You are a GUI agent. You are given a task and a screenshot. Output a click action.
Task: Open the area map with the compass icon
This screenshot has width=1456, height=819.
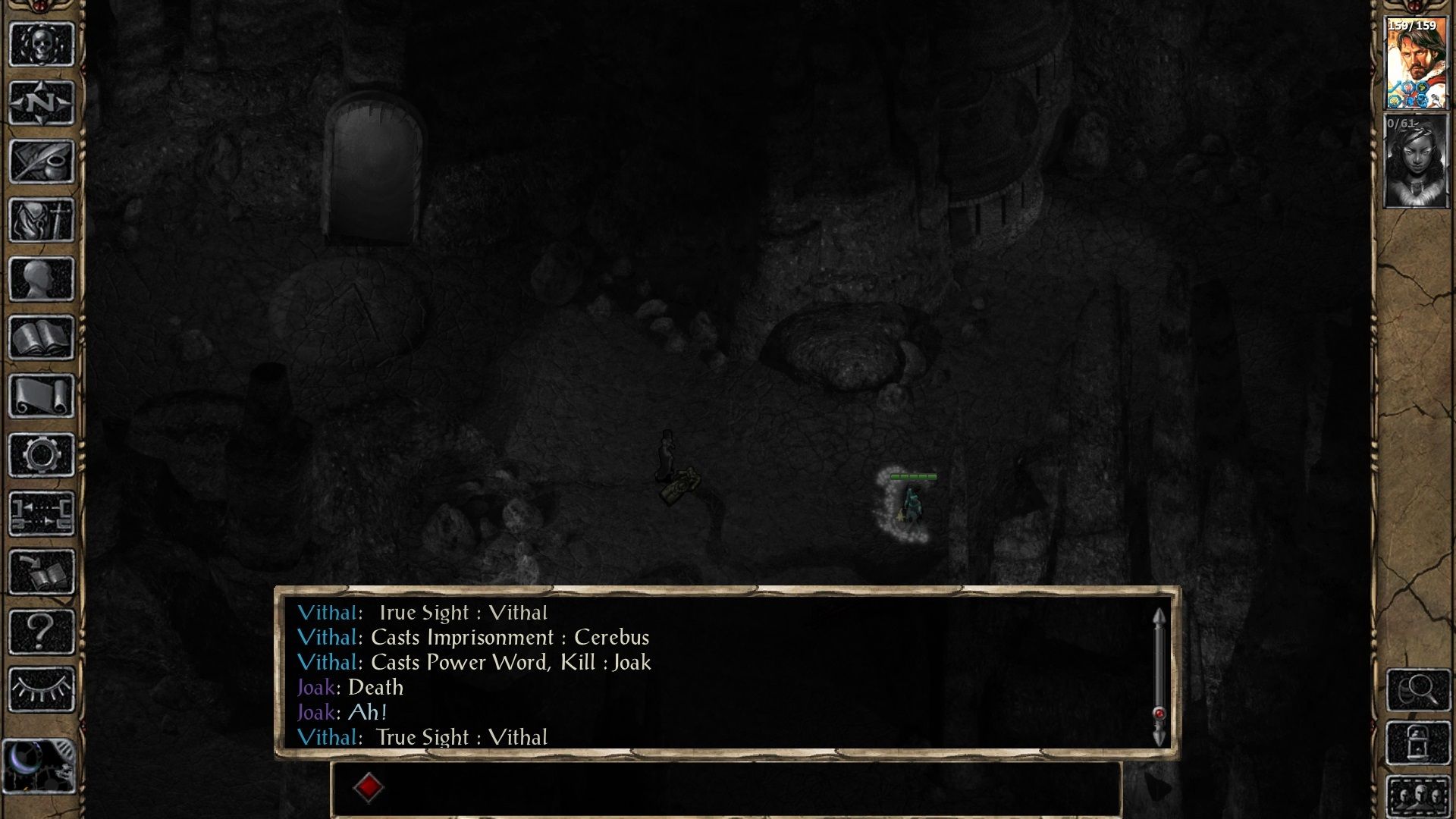pos(42,102)
